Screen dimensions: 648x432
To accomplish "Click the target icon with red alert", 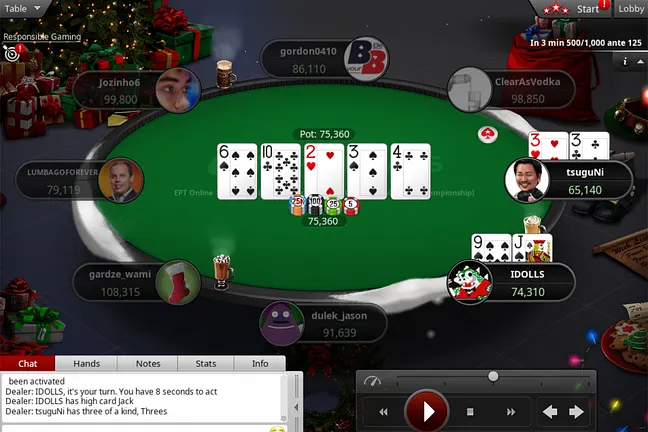I will [x=12, y=53].
